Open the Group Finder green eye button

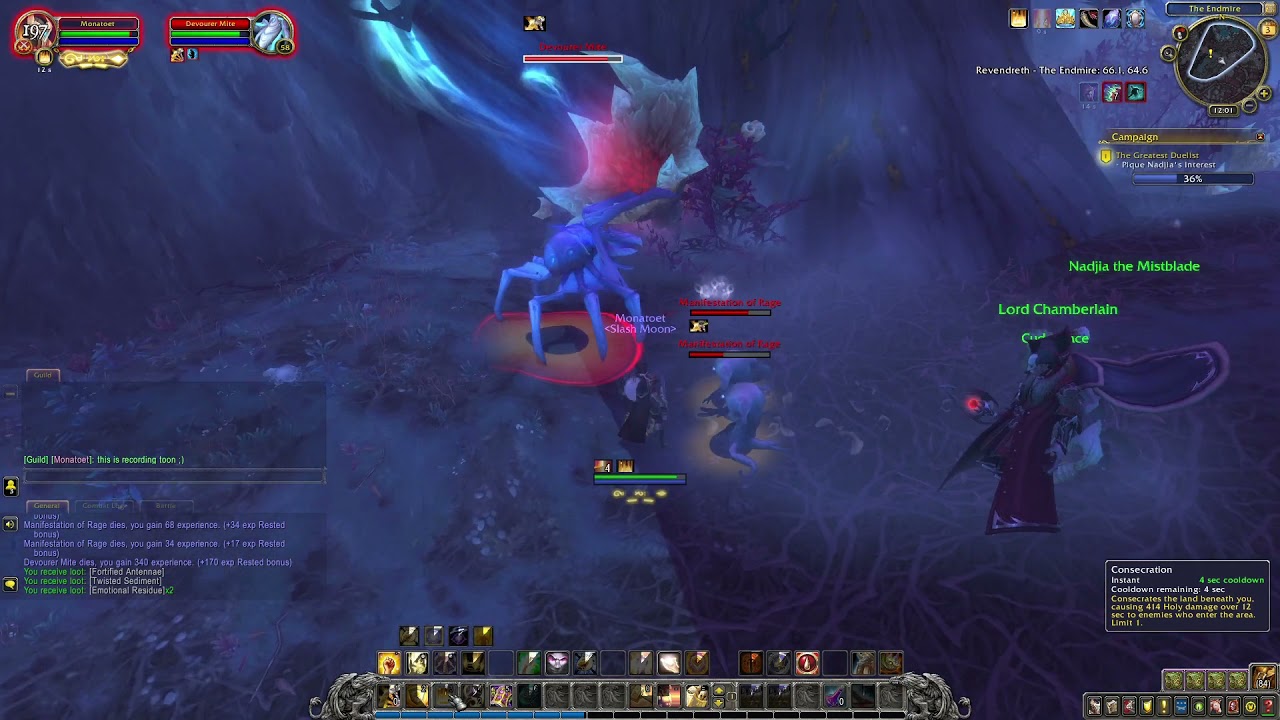coord(1199,707)
